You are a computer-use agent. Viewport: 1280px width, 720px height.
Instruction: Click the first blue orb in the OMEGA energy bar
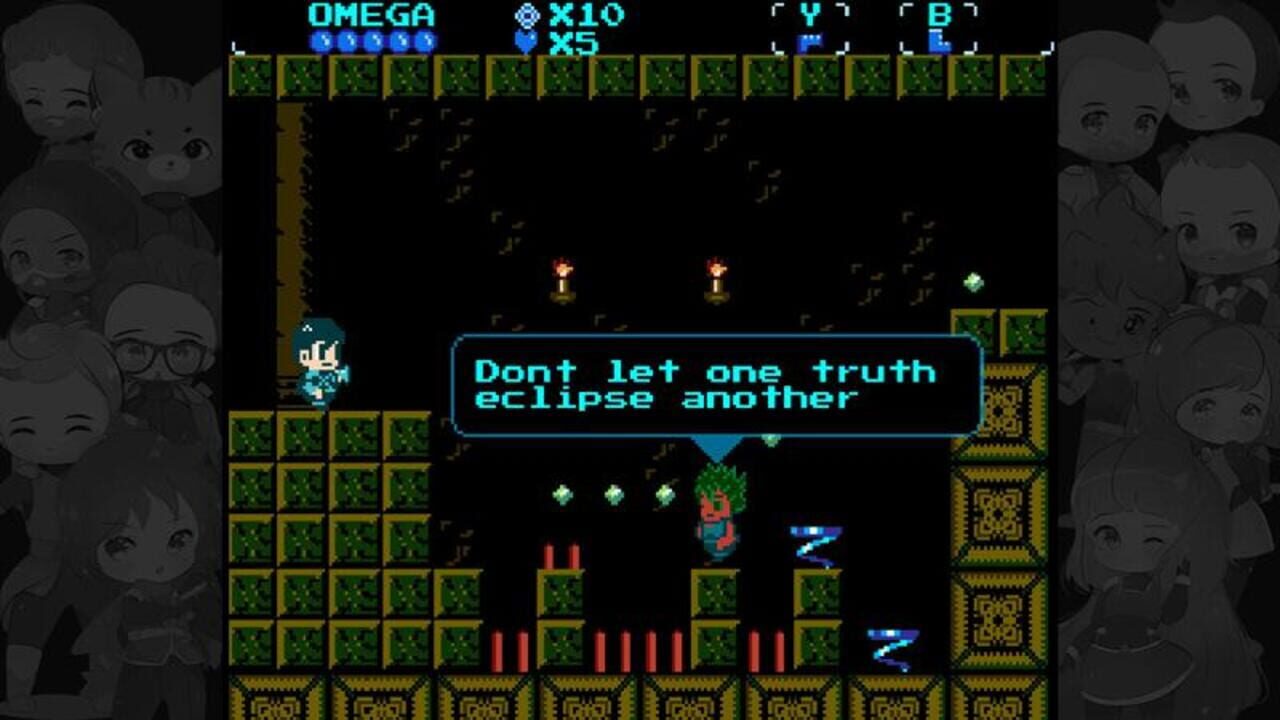[320, 38]
